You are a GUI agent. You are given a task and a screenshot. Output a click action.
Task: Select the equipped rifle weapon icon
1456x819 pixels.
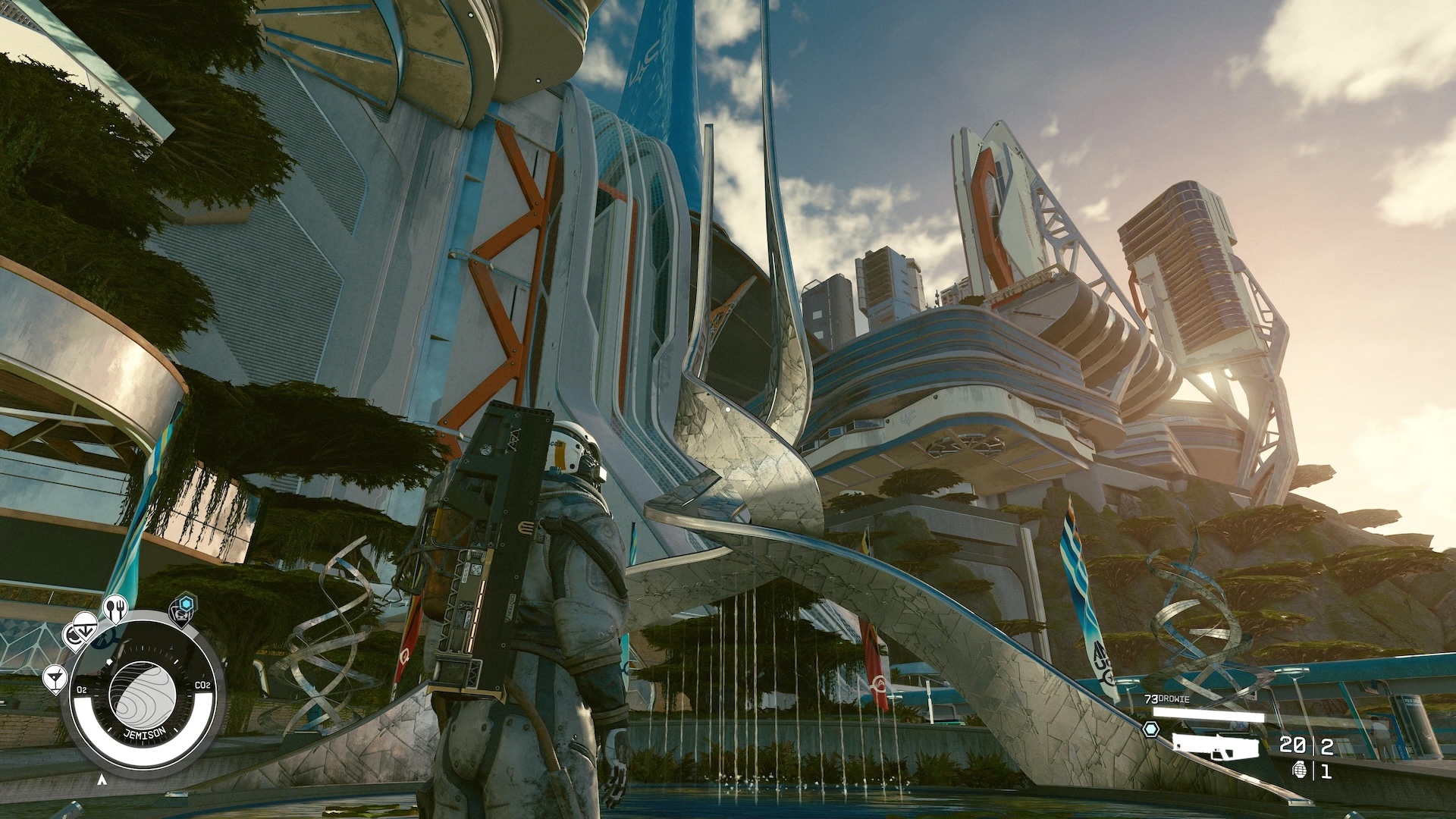1214,745
